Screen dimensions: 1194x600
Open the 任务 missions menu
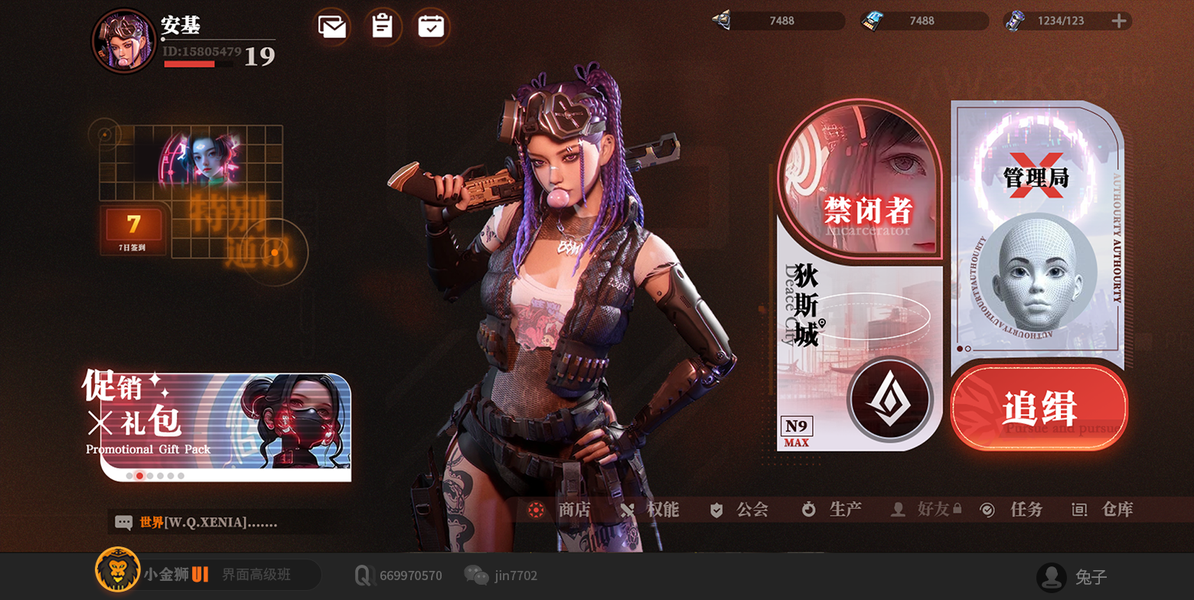point(1013,510)
